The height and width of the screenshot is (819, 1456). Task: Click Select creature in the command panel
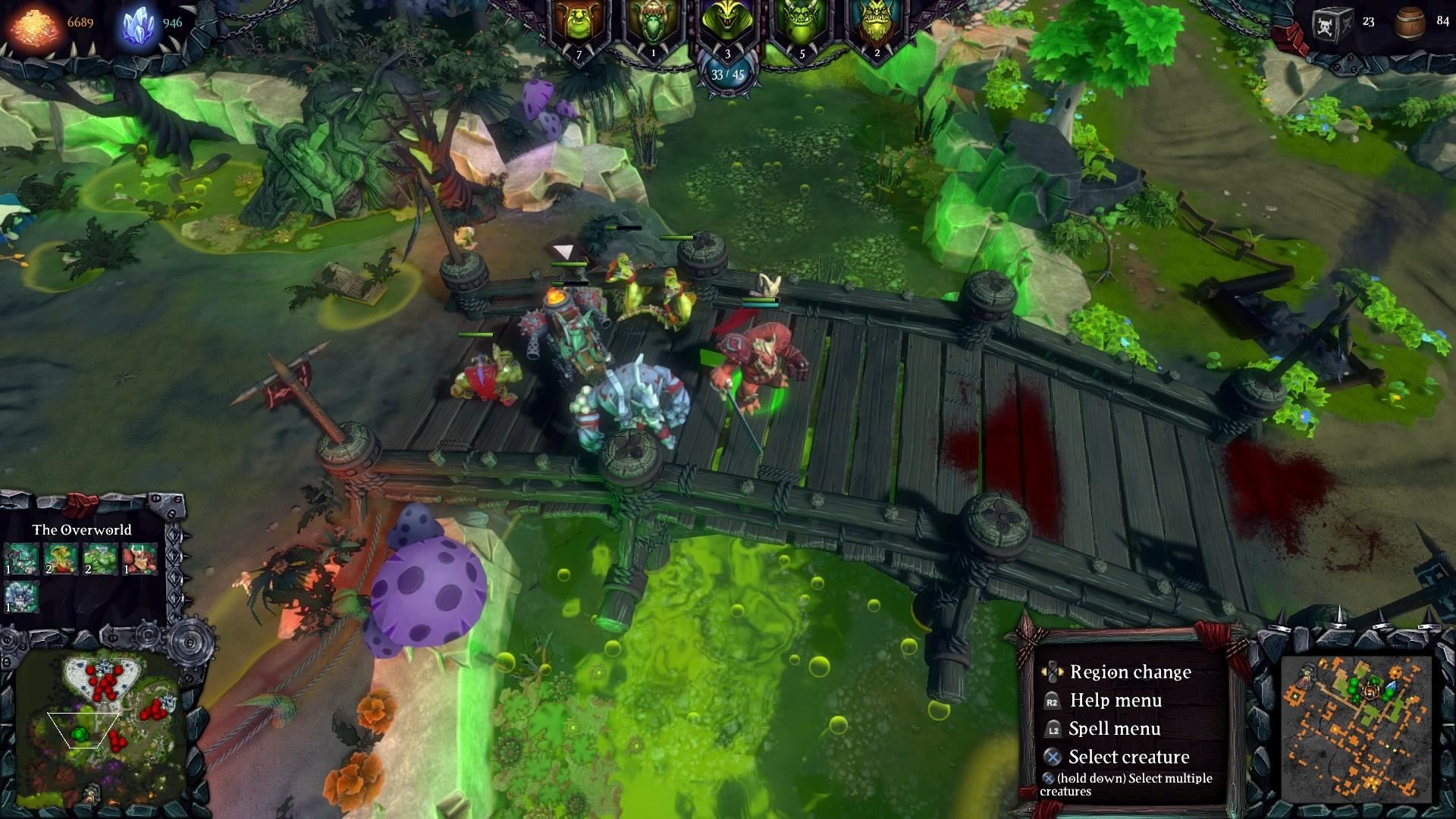(x=1128, y=756)
